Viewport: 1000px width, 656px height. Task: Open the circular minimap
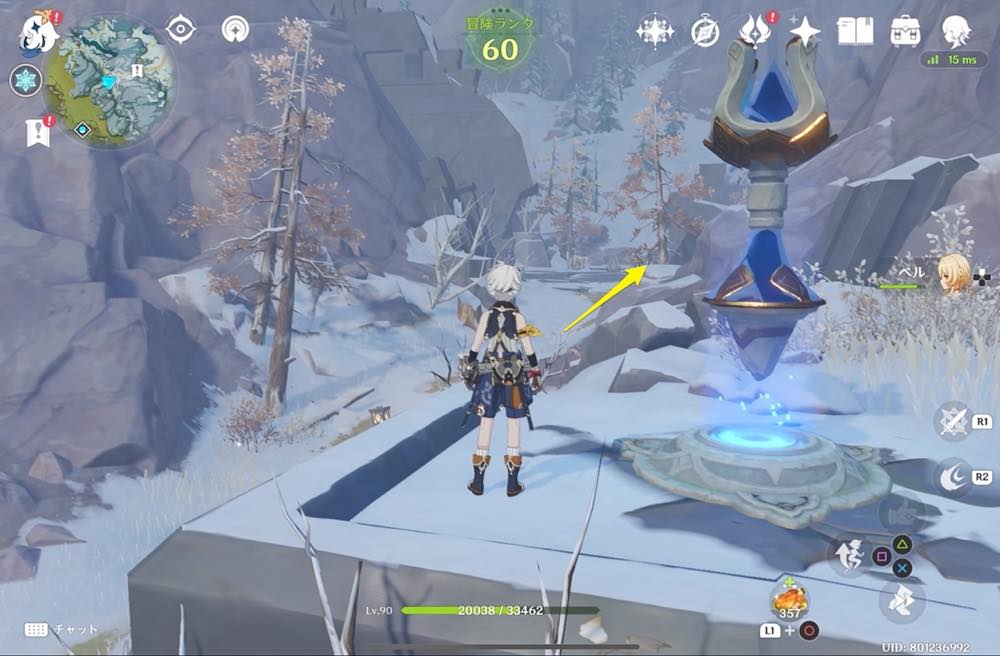pyautogui.click(x=111, y=82)
